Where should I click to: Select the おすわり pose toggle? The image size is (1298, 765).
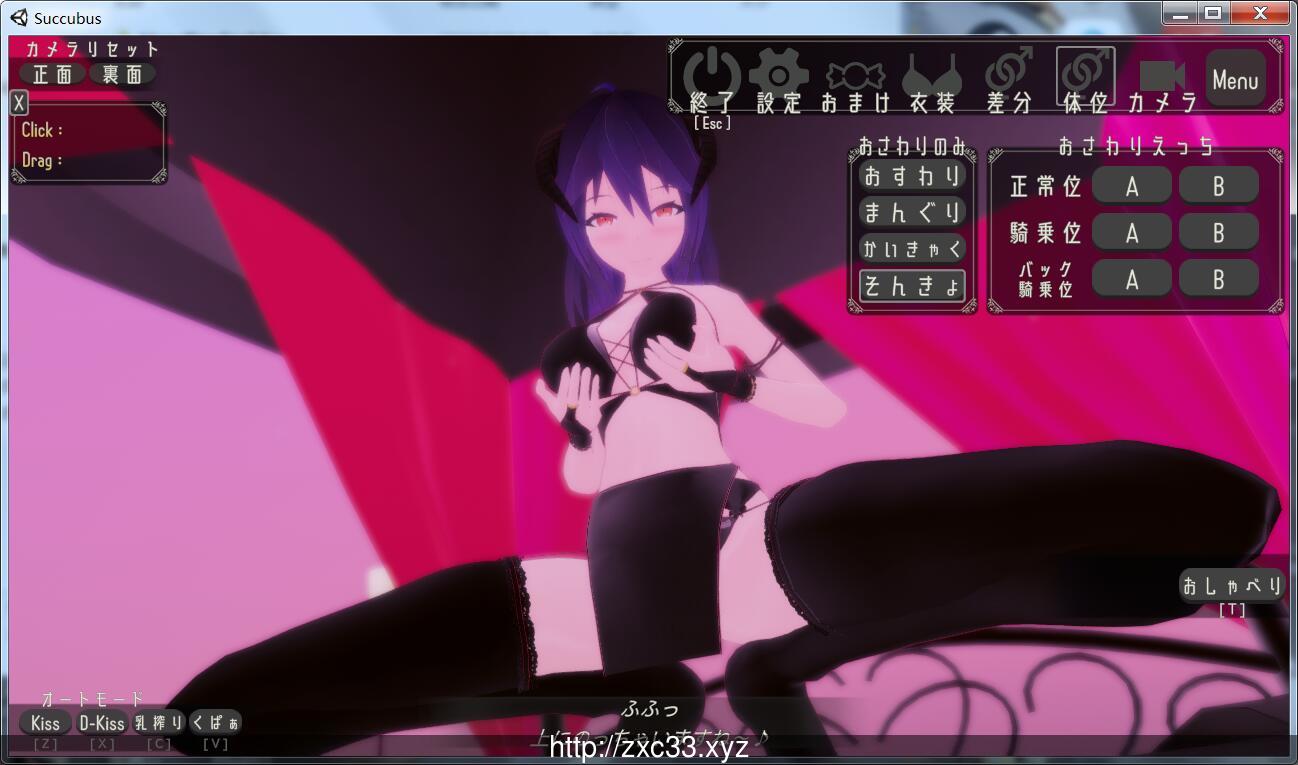coord(911,176)
